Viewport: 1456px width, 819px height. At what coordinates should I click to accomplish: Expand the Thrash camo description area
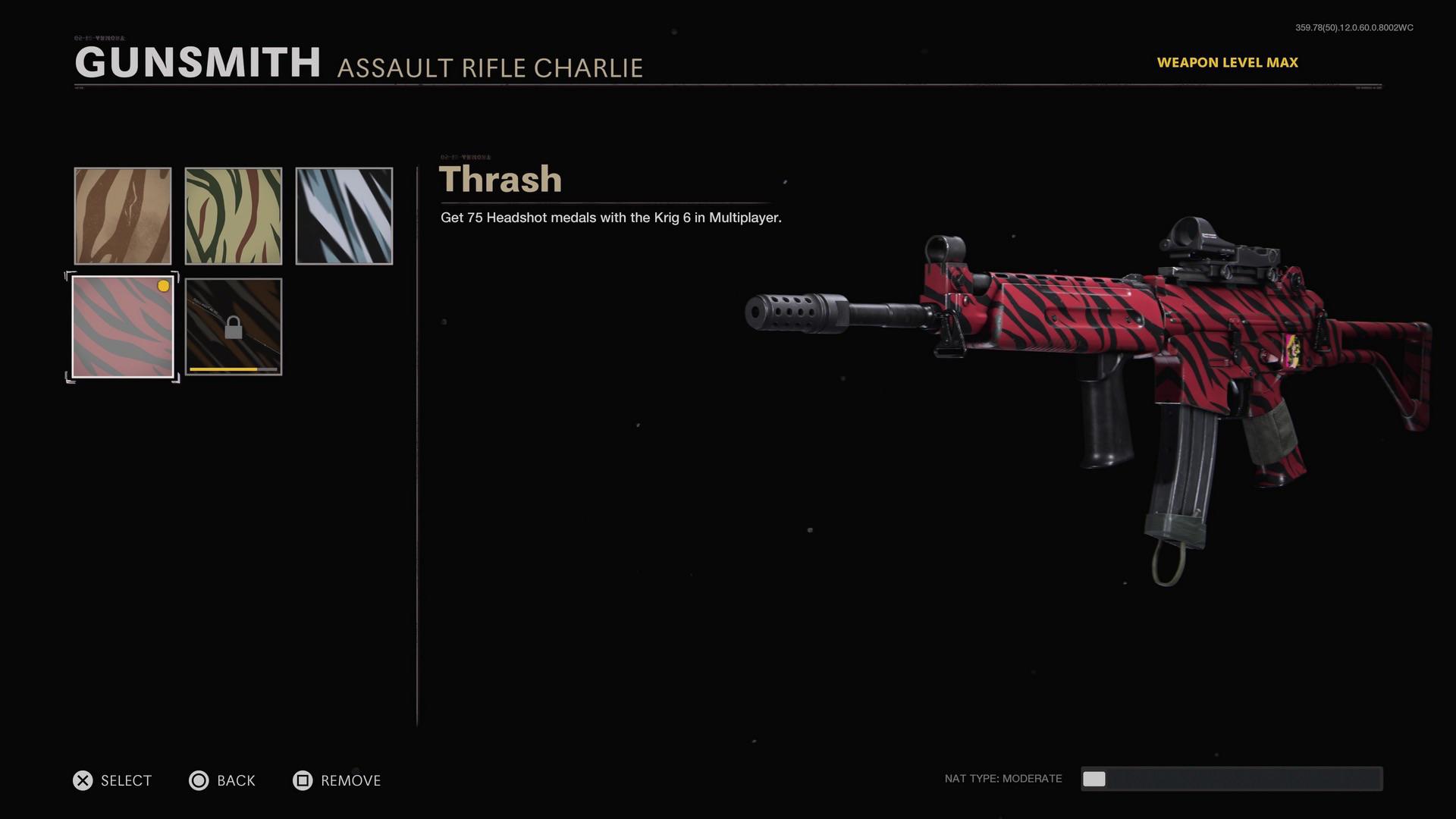click(610, 218)
